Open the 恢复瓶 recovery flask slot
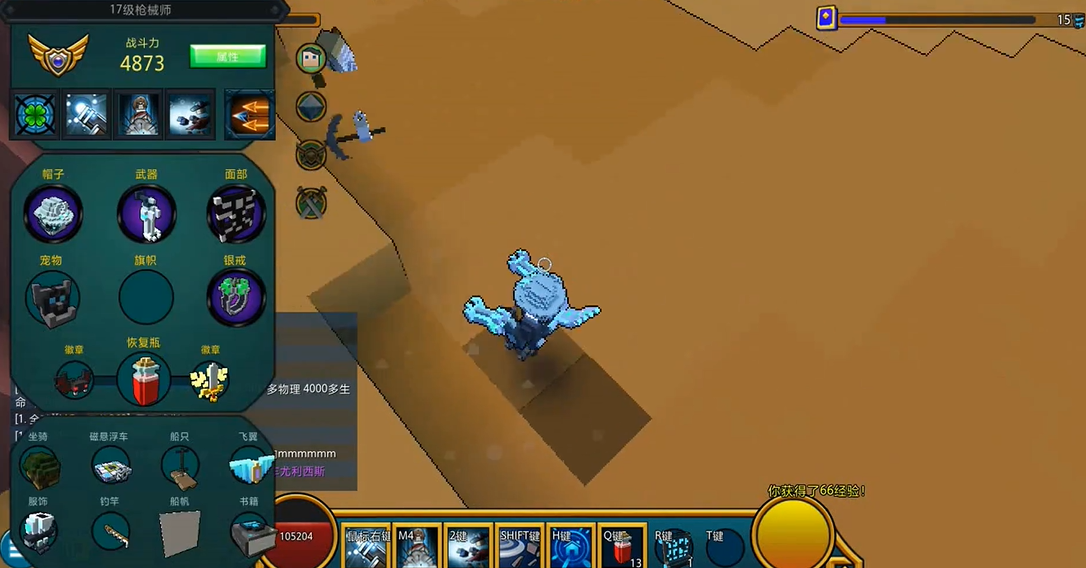Viewport: 1086px width, 568px height. tap(144, 379)
